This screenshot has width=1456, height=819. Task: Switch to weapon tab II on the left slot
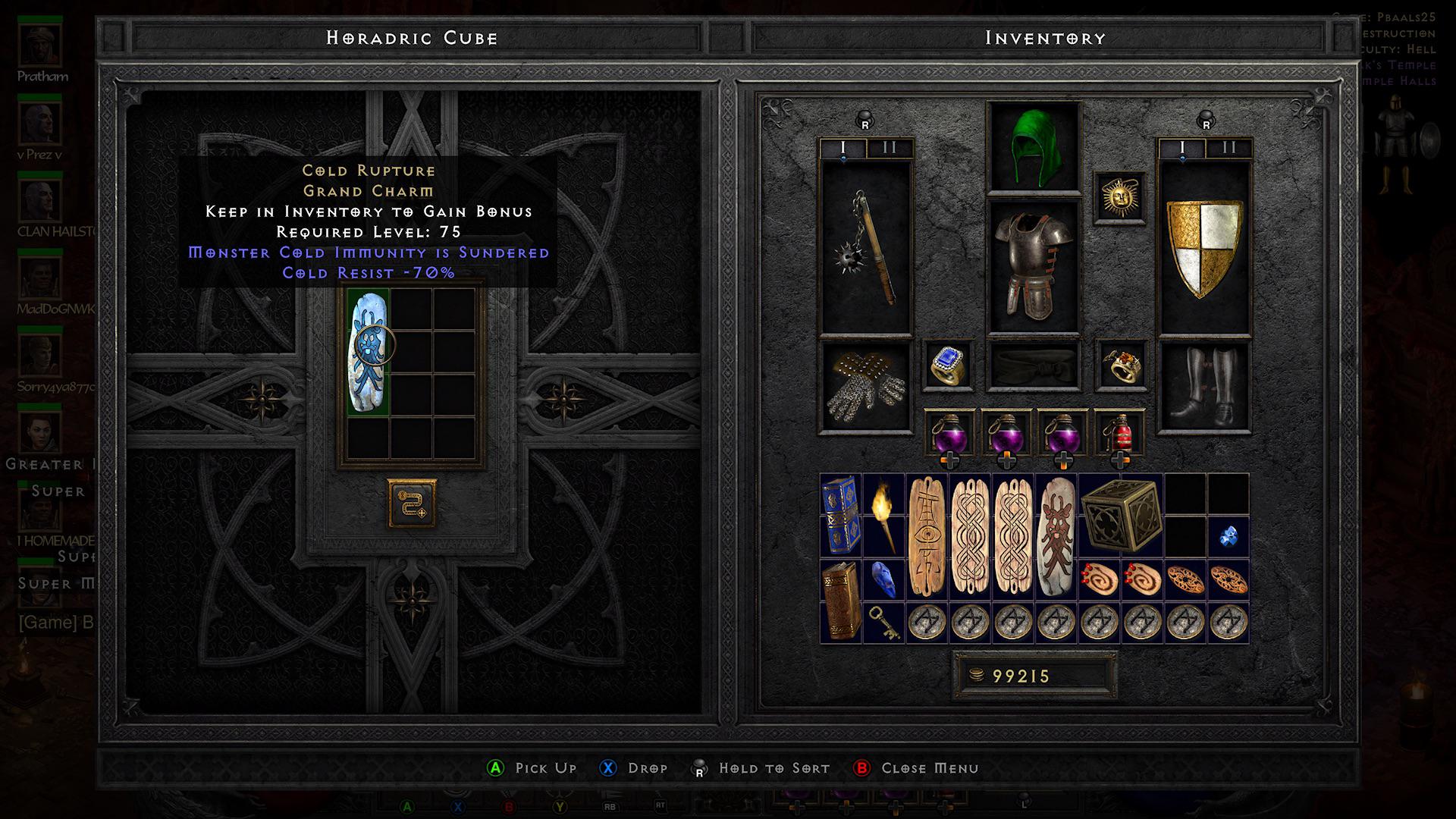[888, 149]
